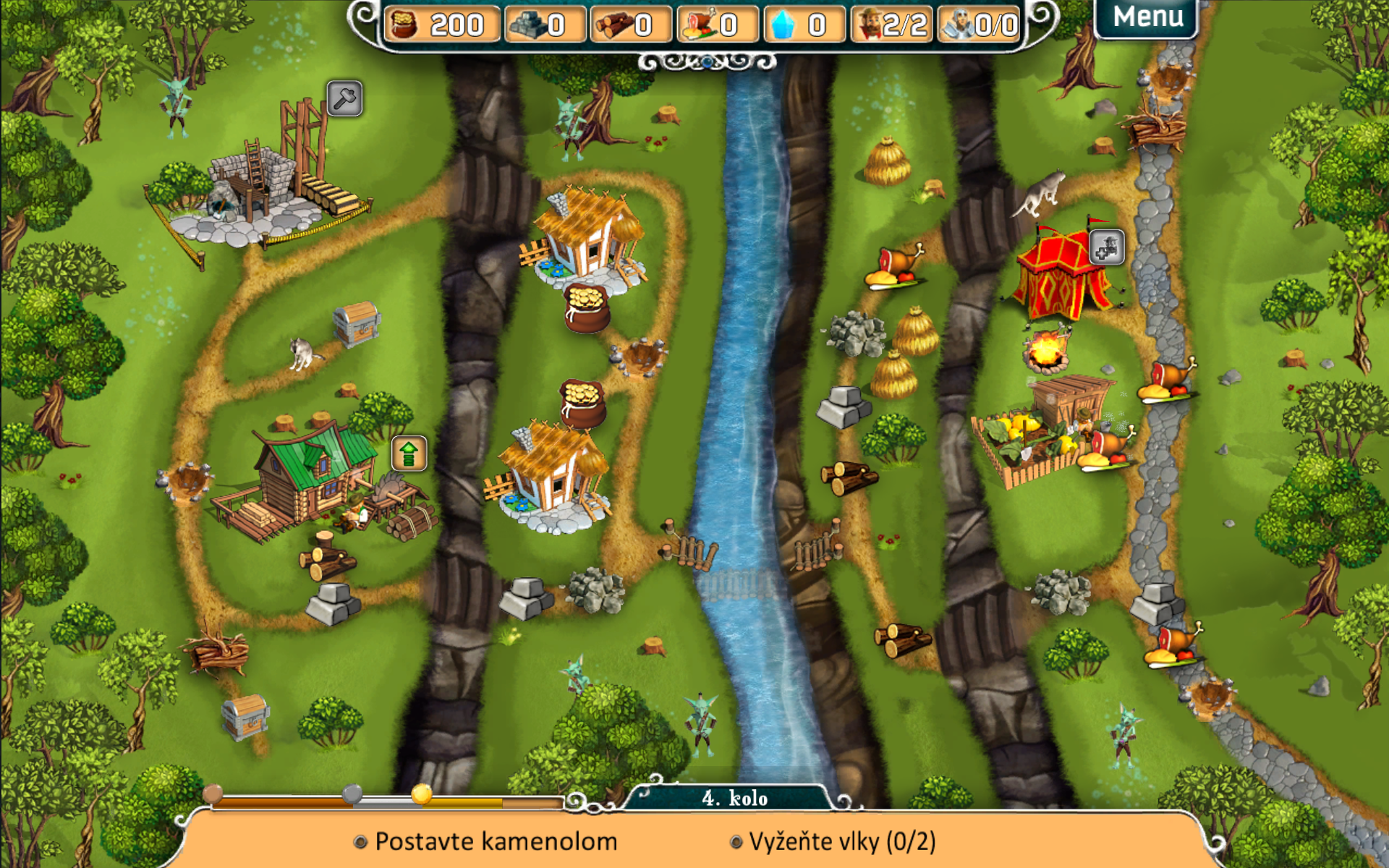1389x868 pixels.
Task: Click the hammer build icon above the quarry site
Action: click(344, 98)
